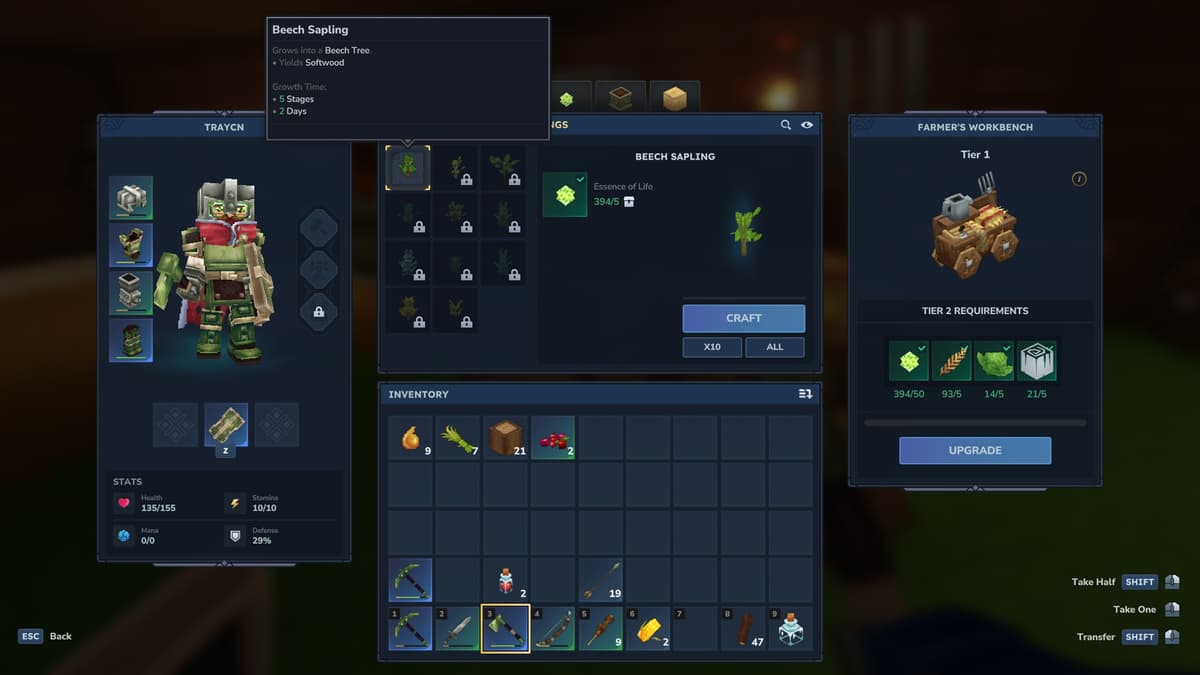Choose the bow in hotbar slot 4
Image resolution: width=1200 pixels, height=675 pixels.
pyautogui.click(x=553, y=629)
